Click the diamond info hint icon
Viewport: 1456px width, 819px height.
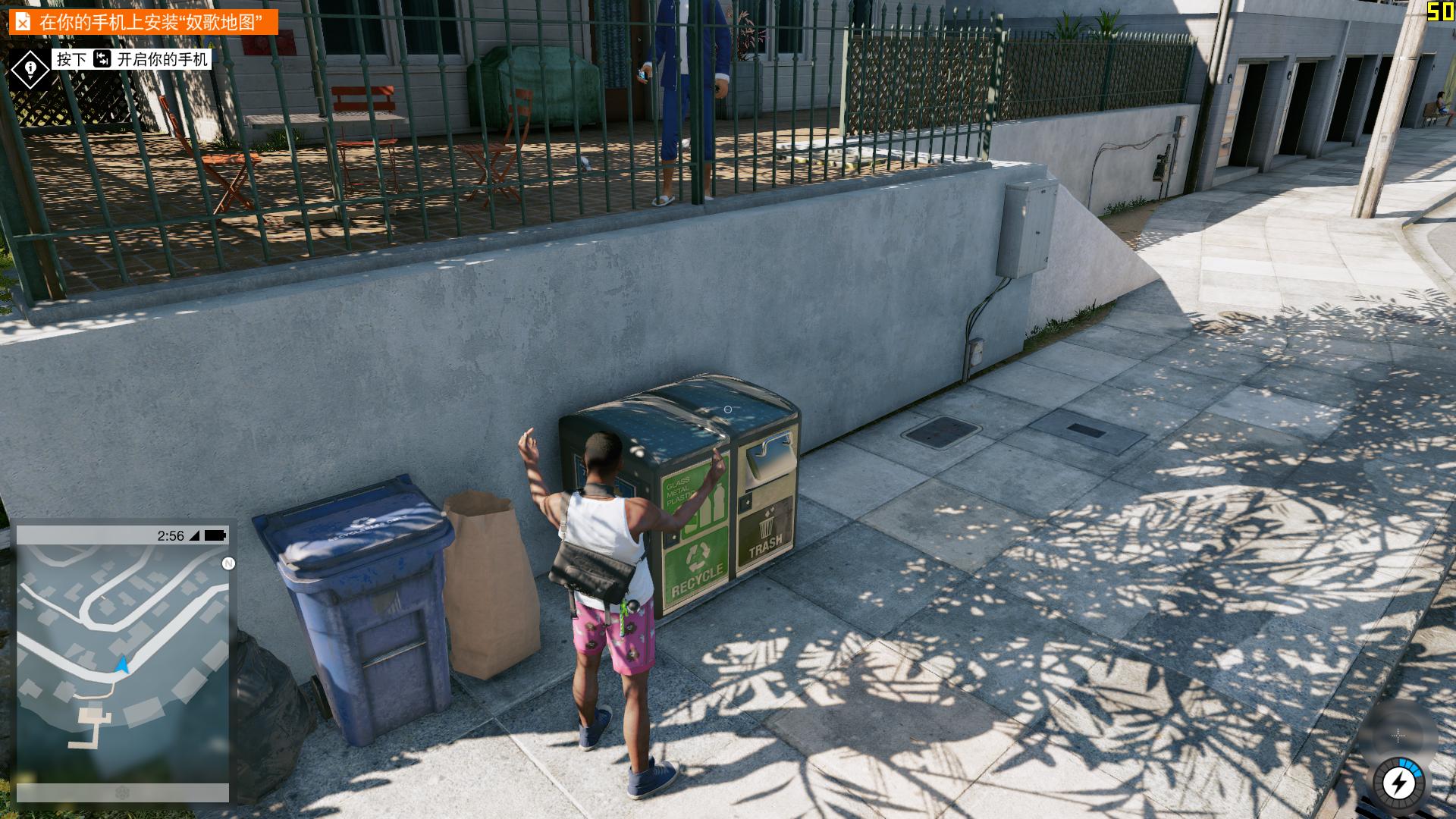tap(30, 70)
